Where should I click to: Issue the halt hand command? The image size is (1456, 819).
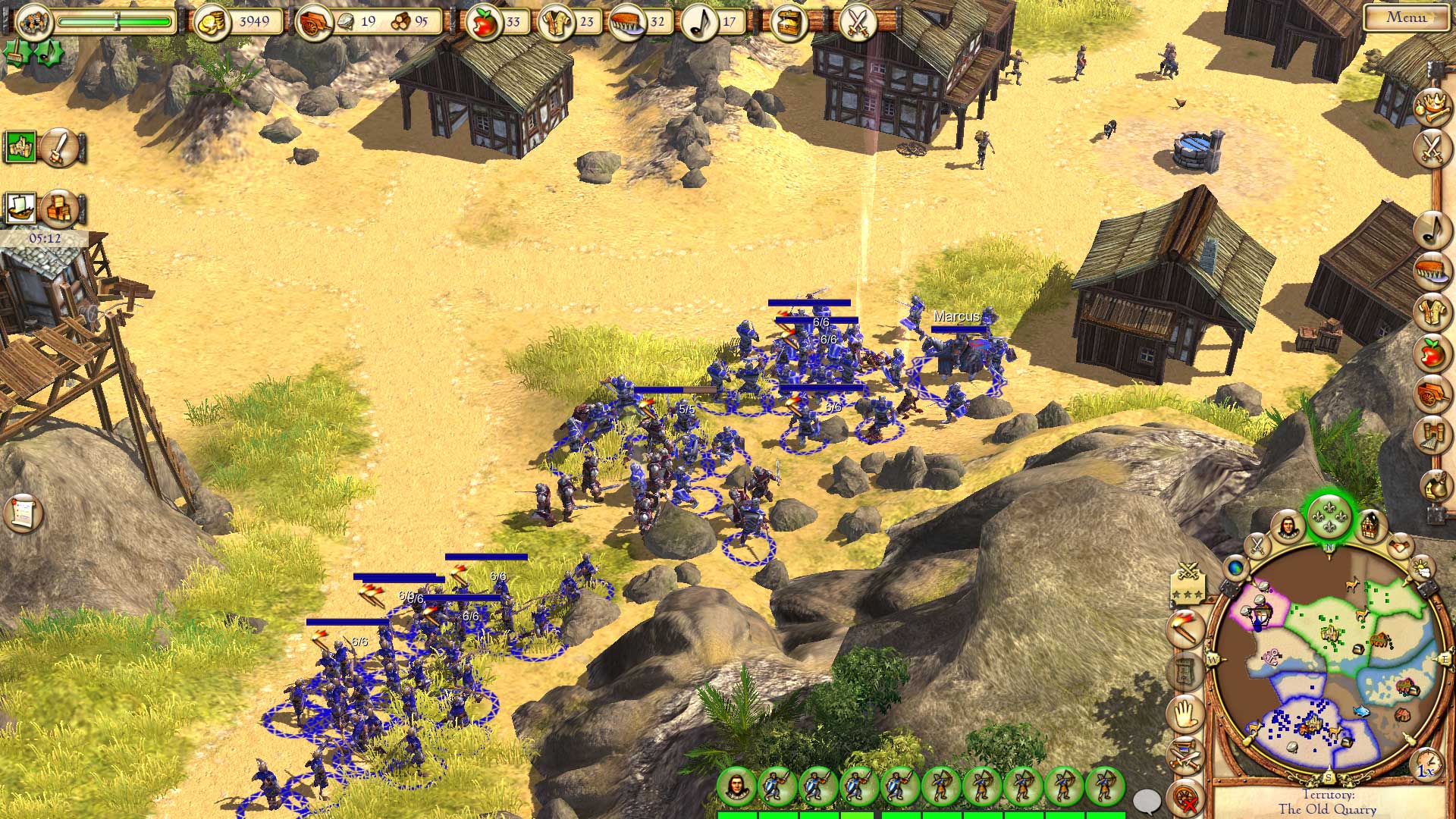pyautogui.click(x=1185, y=714)
